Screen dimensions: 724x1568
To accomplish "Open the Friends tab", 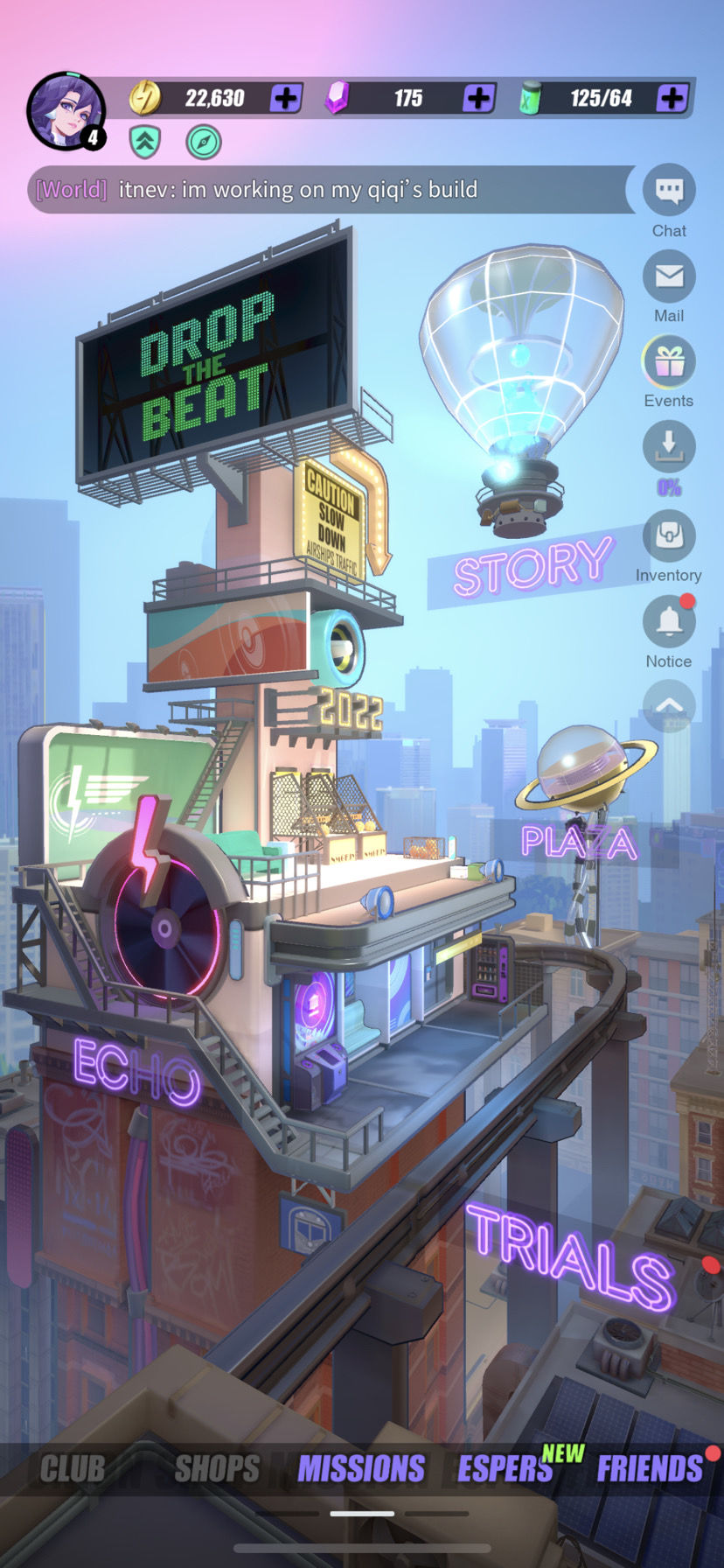I will pos(650,1469).
